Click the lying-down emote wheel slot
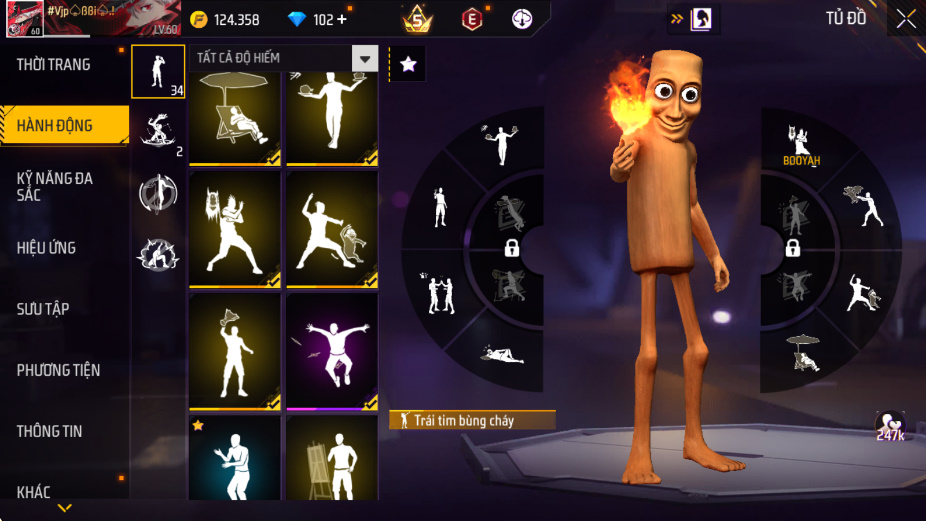The height and width of the screenshot is (521, 926). pos(501,354)
